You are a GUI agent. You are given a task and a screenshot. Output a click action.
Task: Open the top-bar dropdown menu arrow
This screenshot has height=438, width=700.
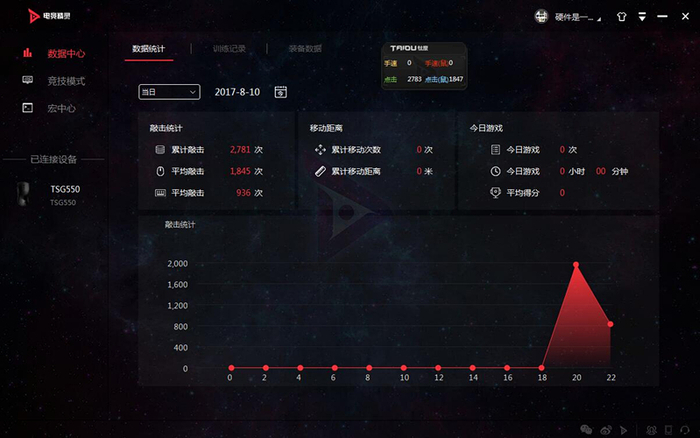(x=643, y=17)
